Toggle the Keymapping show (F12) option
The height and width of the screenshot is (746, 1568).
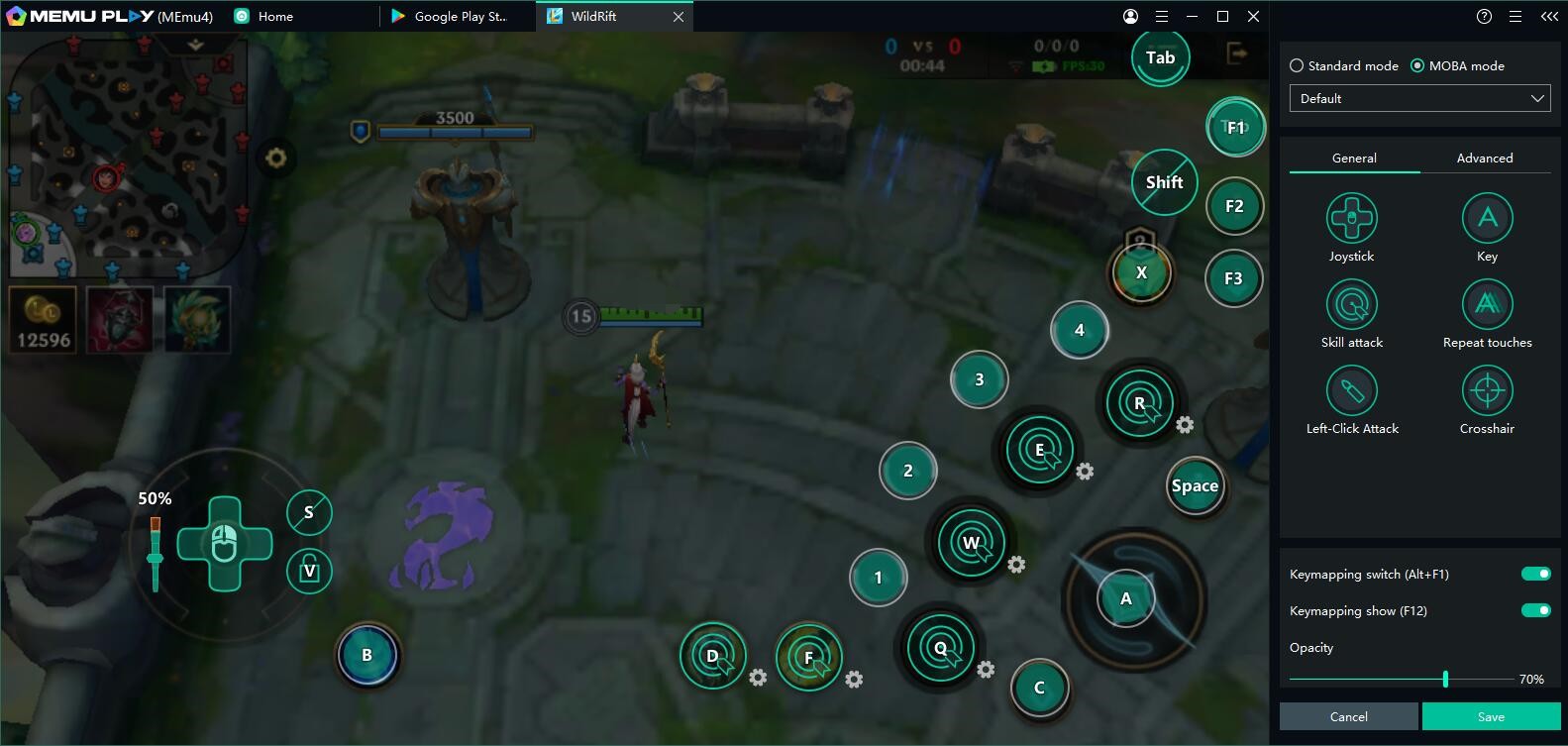click(x=1535, y=610)
